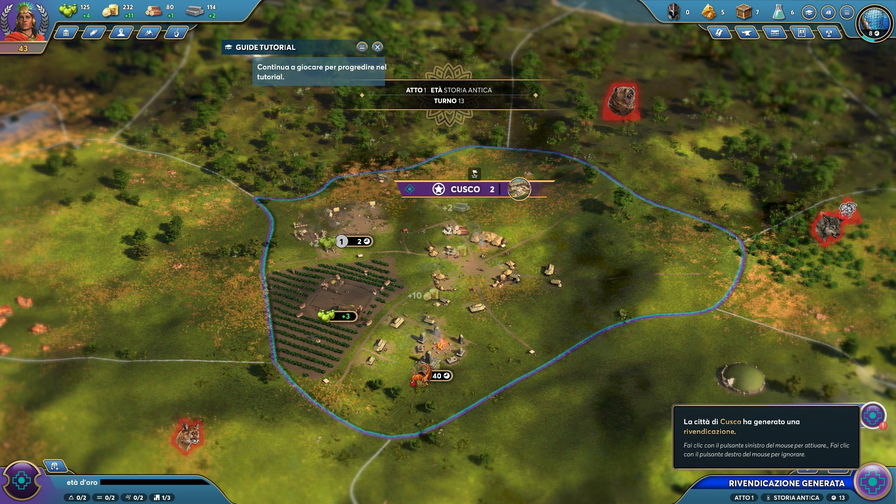This screenshot has height=504, width=896.
Task: Click the small tab above età d'oro bar
Action: [56, 466]
